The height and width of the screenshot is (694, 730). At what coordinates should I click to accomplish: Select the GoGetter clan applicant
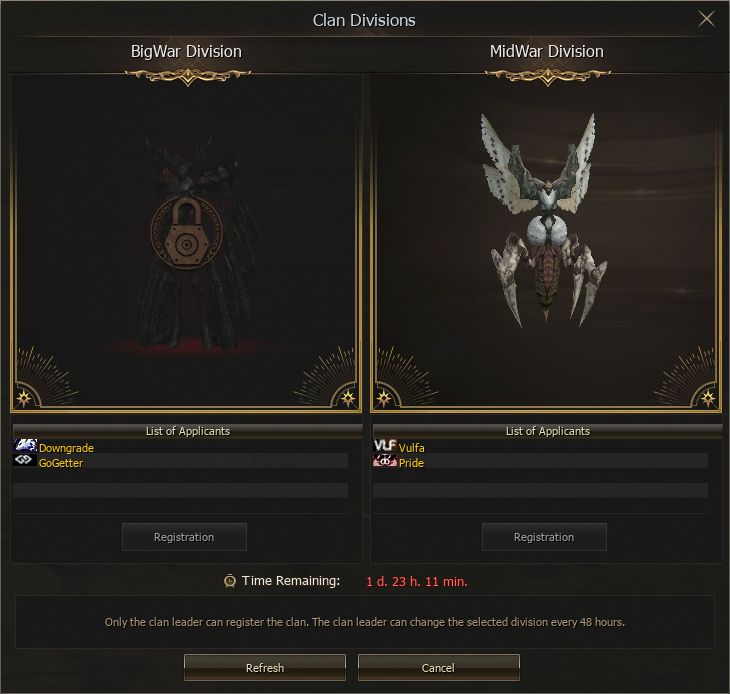pos(60,463)
